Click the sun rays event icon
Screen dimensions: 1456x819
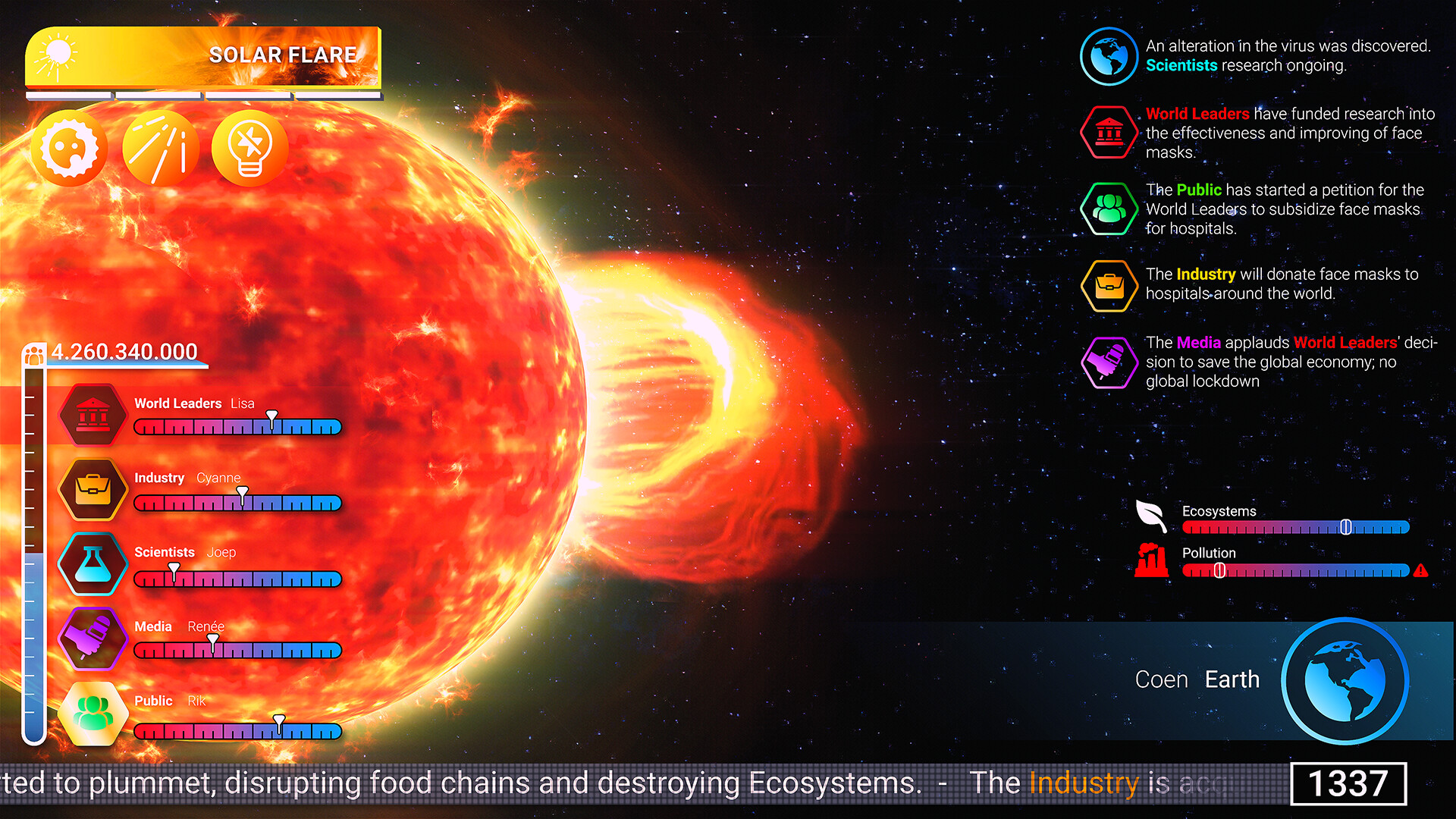pyautogui.click(x=159, y=148)
